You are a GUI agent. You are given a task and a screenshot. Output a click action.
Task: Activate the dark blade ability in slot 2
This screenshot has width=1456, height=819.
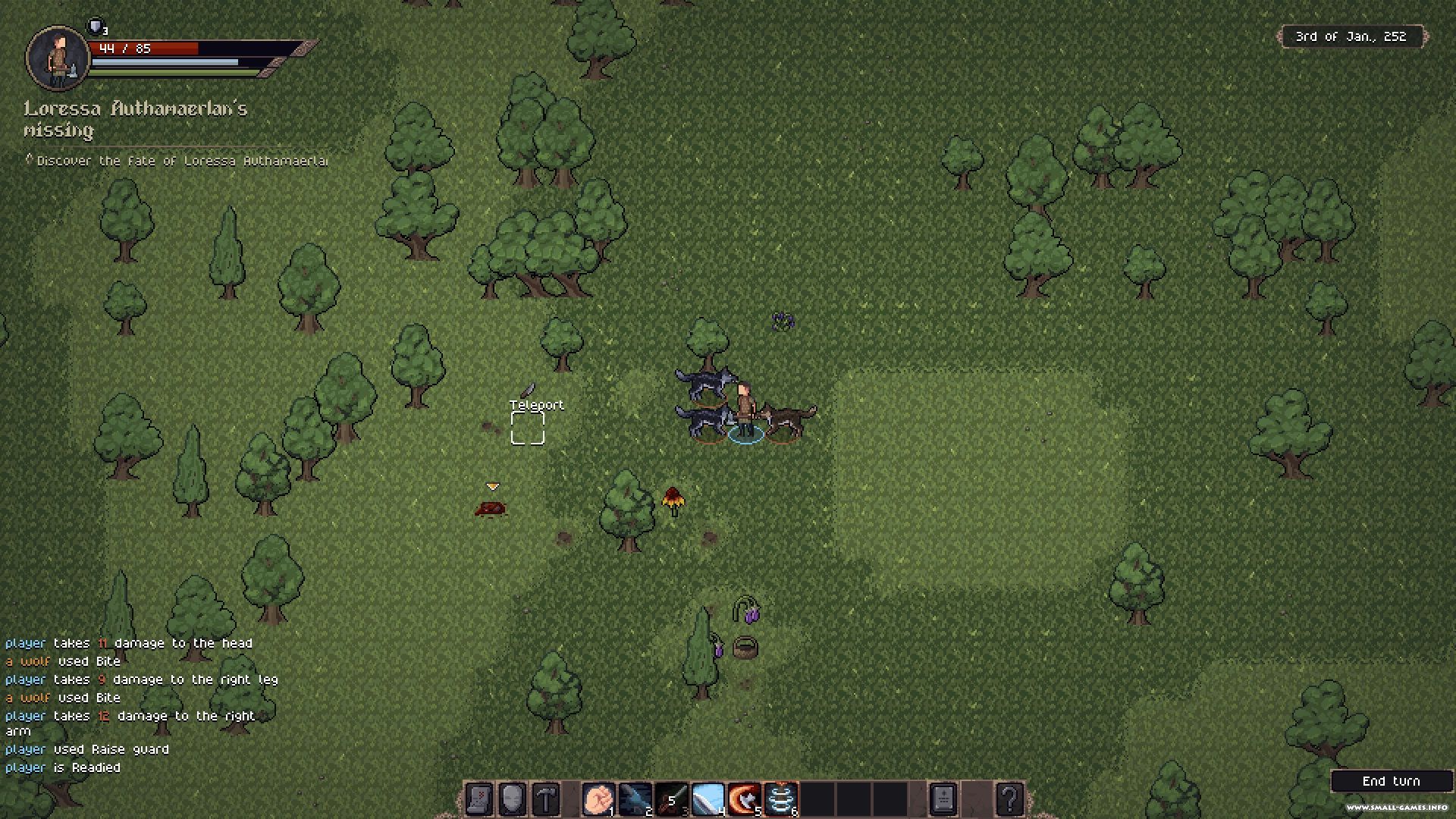point(635,799)
